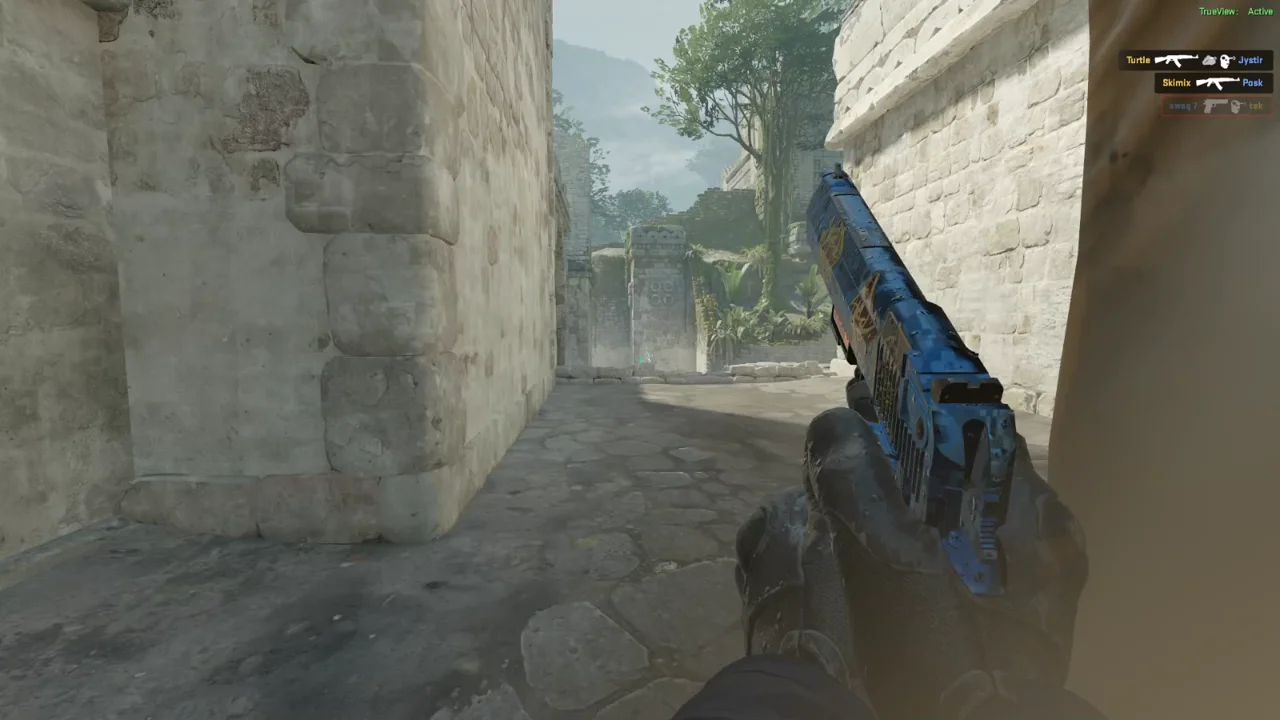The height and width of the screenshot is (720, 1280).
Task: Select victim name Jystir
Action: pos(1251,61)
